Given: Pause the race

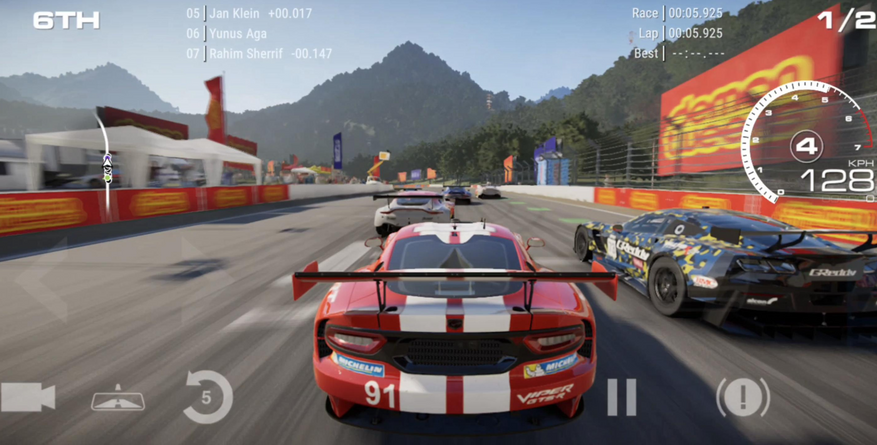Looking at the screenshot, I should (x=621, y=397).
